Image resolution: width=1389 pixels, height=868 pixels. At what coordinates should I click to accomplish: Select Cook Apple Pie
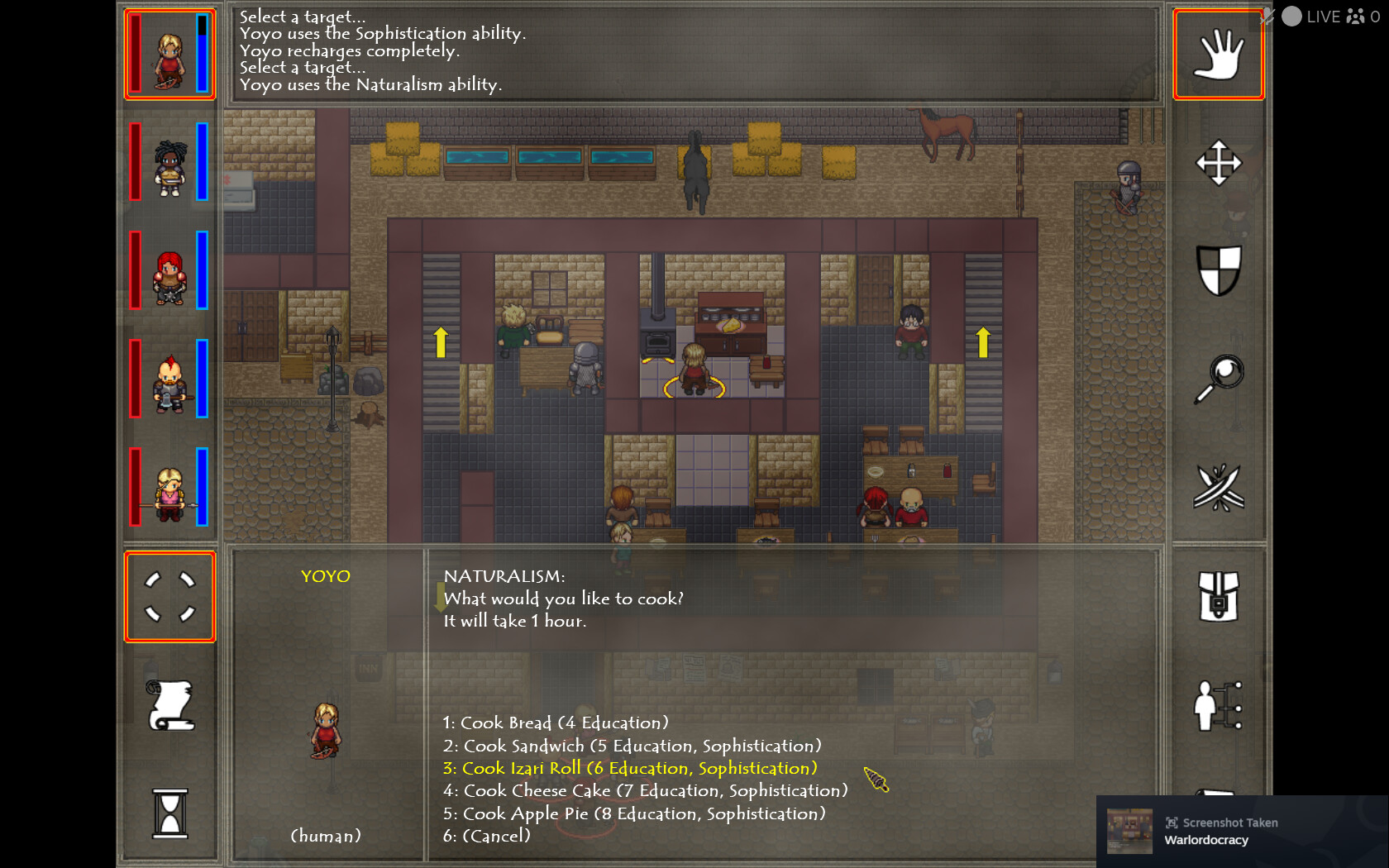tap(633, 813)
